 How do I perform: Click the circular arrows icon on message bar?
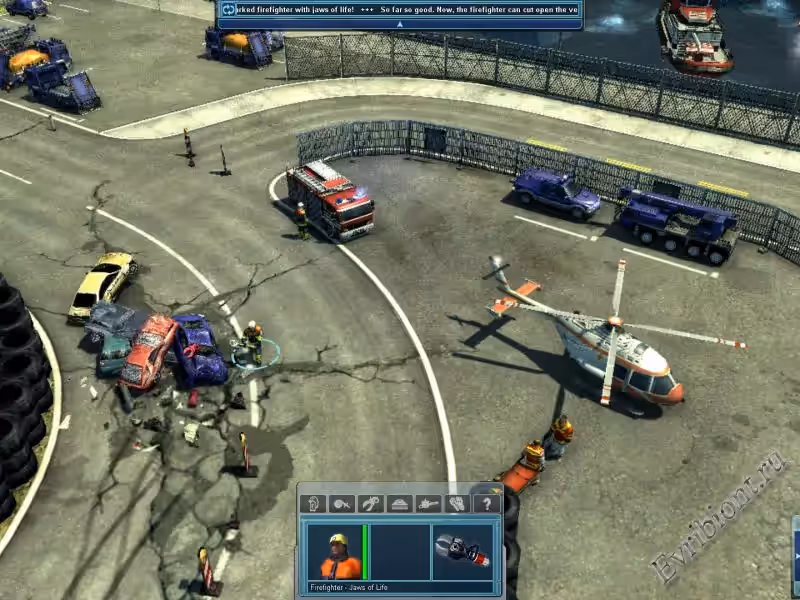(226, 9)
